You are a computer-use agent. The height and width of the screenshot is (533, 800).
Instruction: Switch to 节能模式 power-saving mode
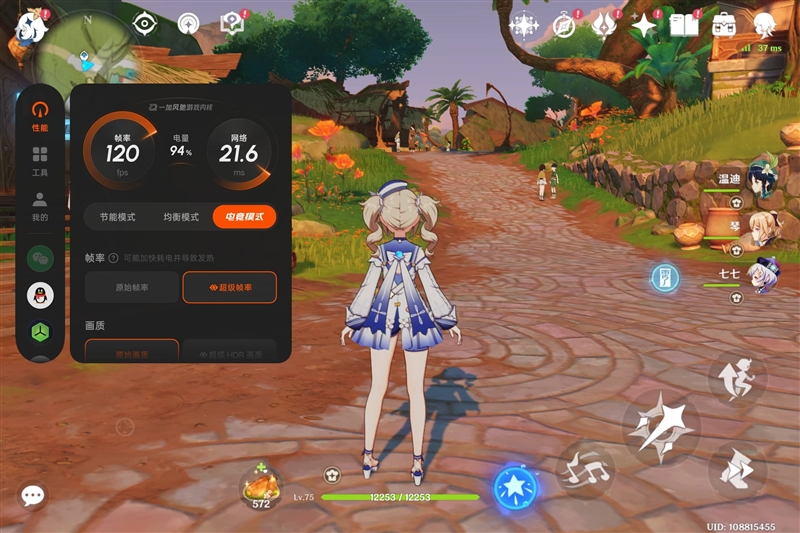pyautogui.click(x=110, y=217)
